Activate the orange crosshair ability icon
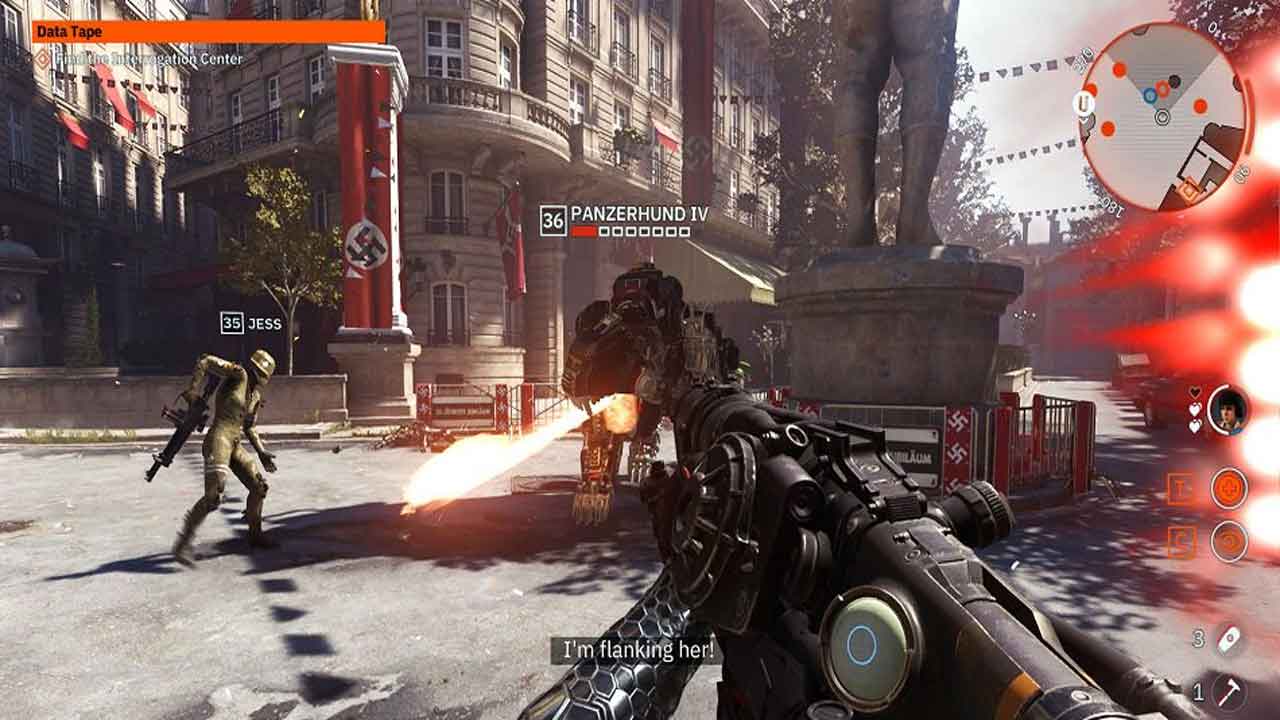This screenshot has width=1280, height=720. click(1229, 488)
